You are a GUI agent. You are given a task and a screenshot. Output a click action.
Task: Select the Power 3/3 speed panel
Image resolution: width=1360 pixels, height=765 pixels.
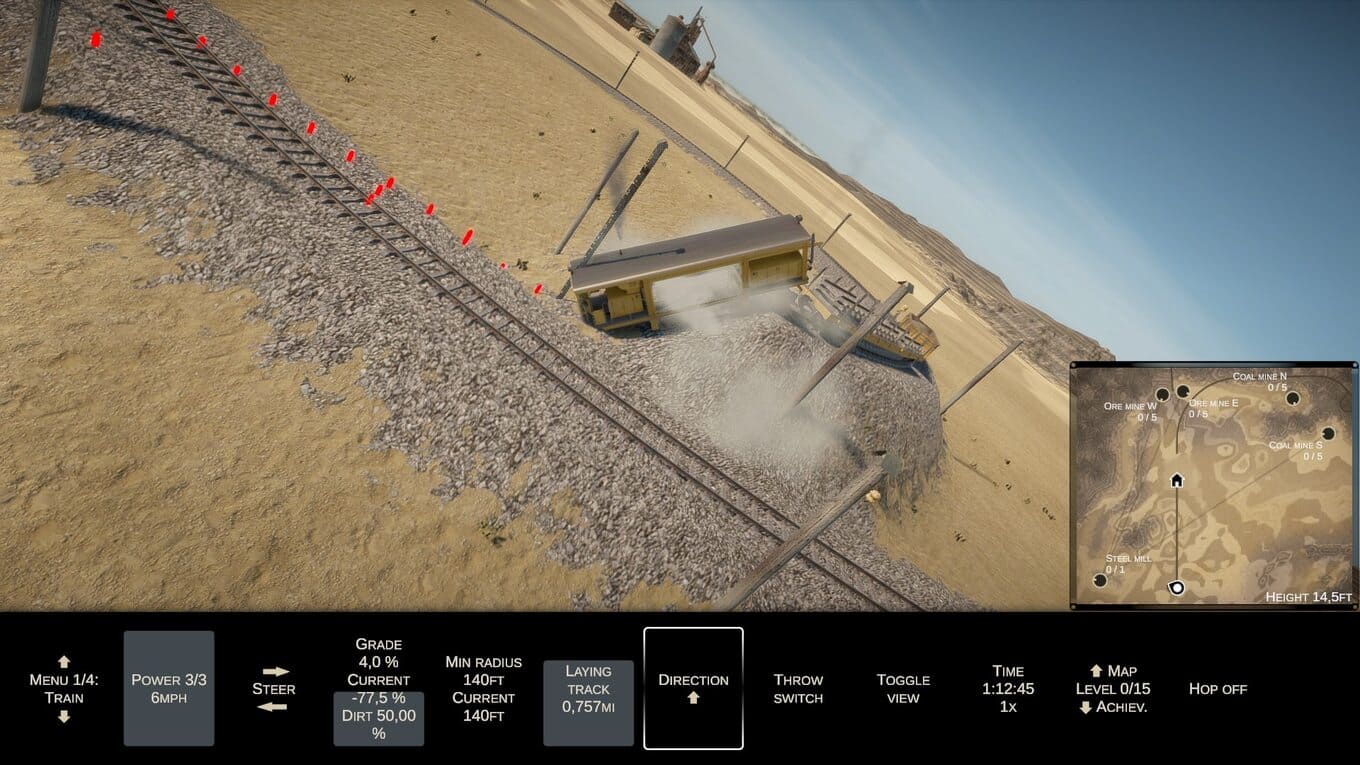click(169, 688)
